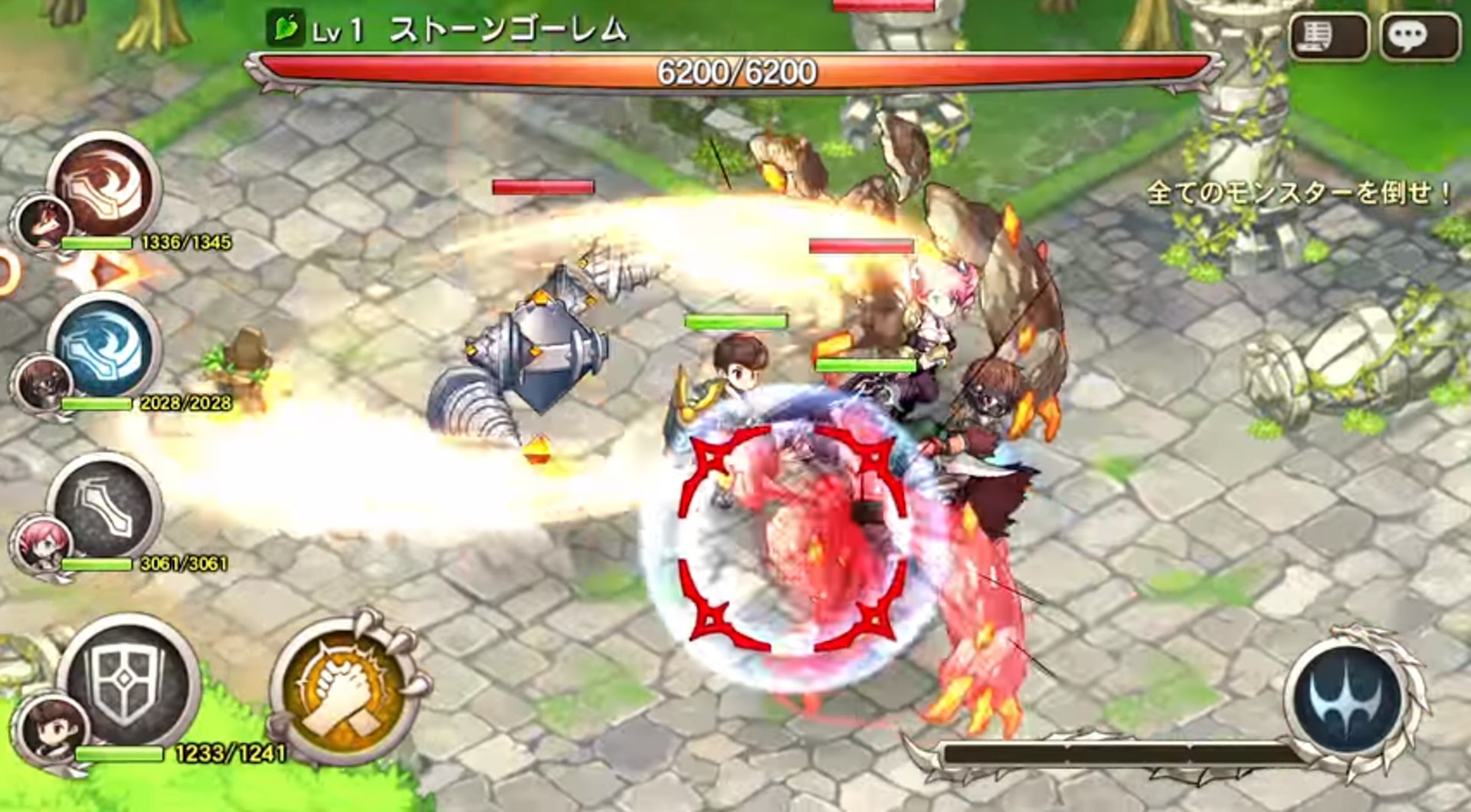
Task: Select the brown-haired party member portrait
Action: click(52, 729)
